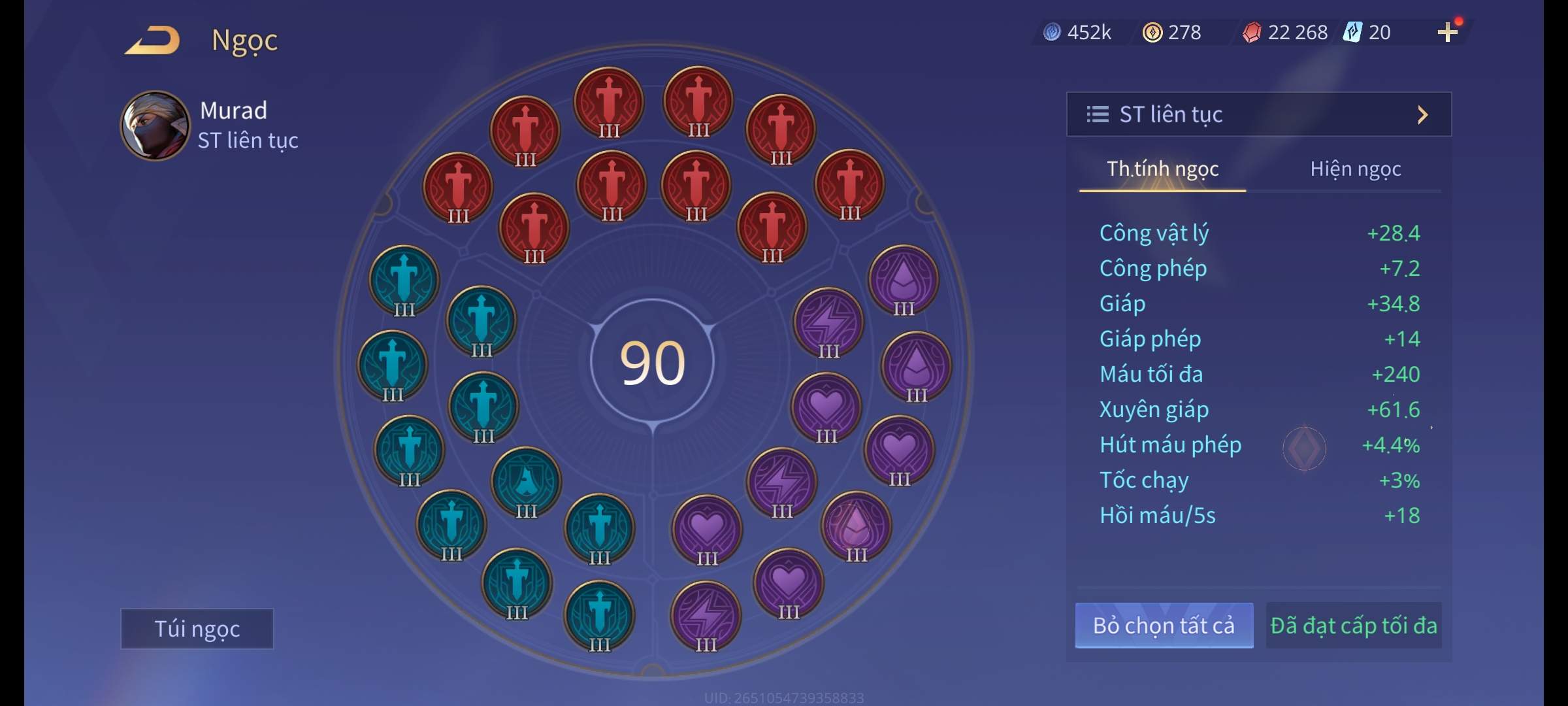Open the ST liên tục preset dropdown

point(1258,114)
